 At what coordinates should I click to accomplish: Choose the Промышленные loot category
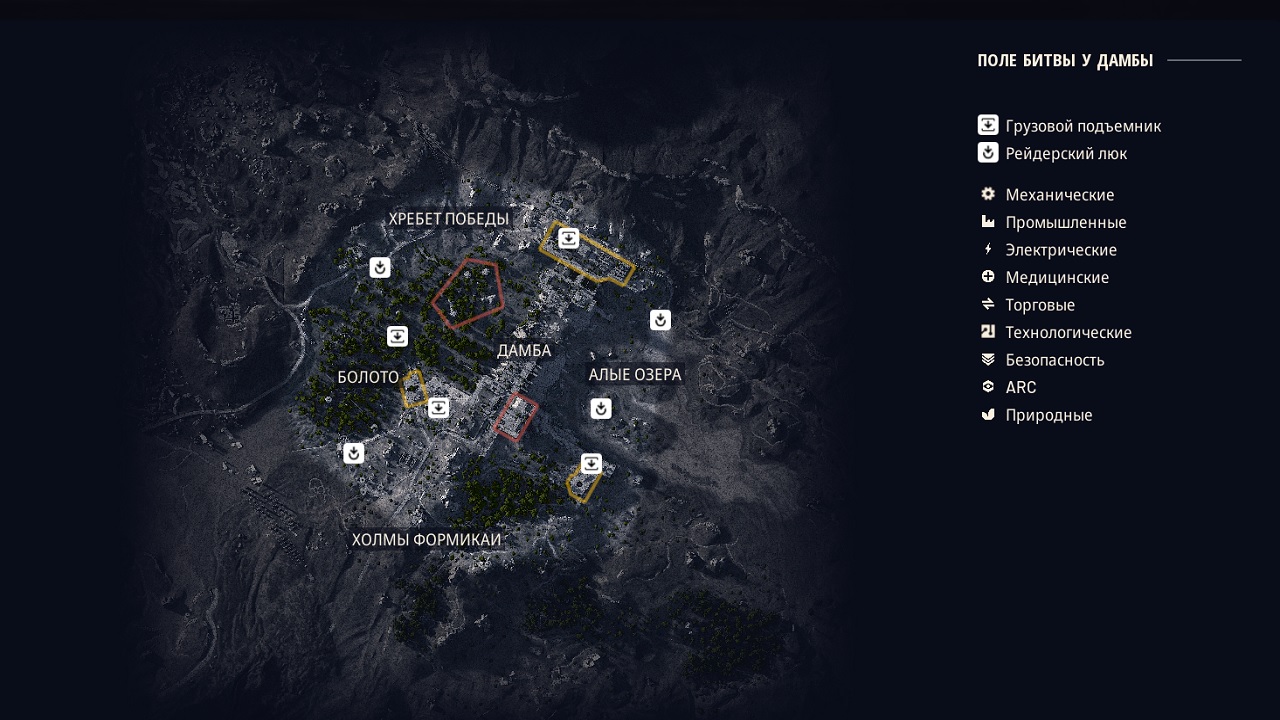pos(1065,222)
